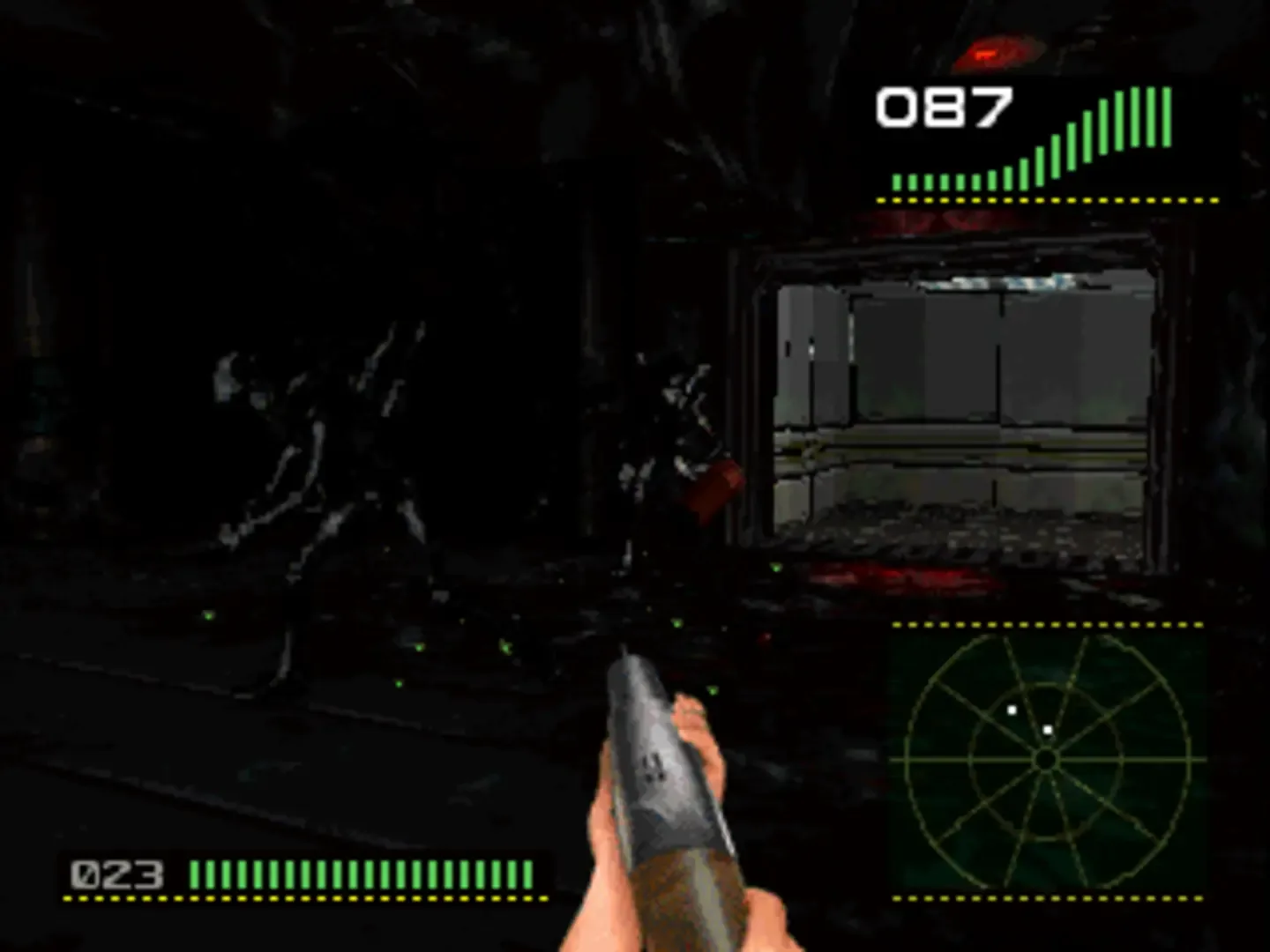Select the white blip nearest radar center
Image resolution: width=1270 pixels, height=952 pixels.
(1047, 728)
